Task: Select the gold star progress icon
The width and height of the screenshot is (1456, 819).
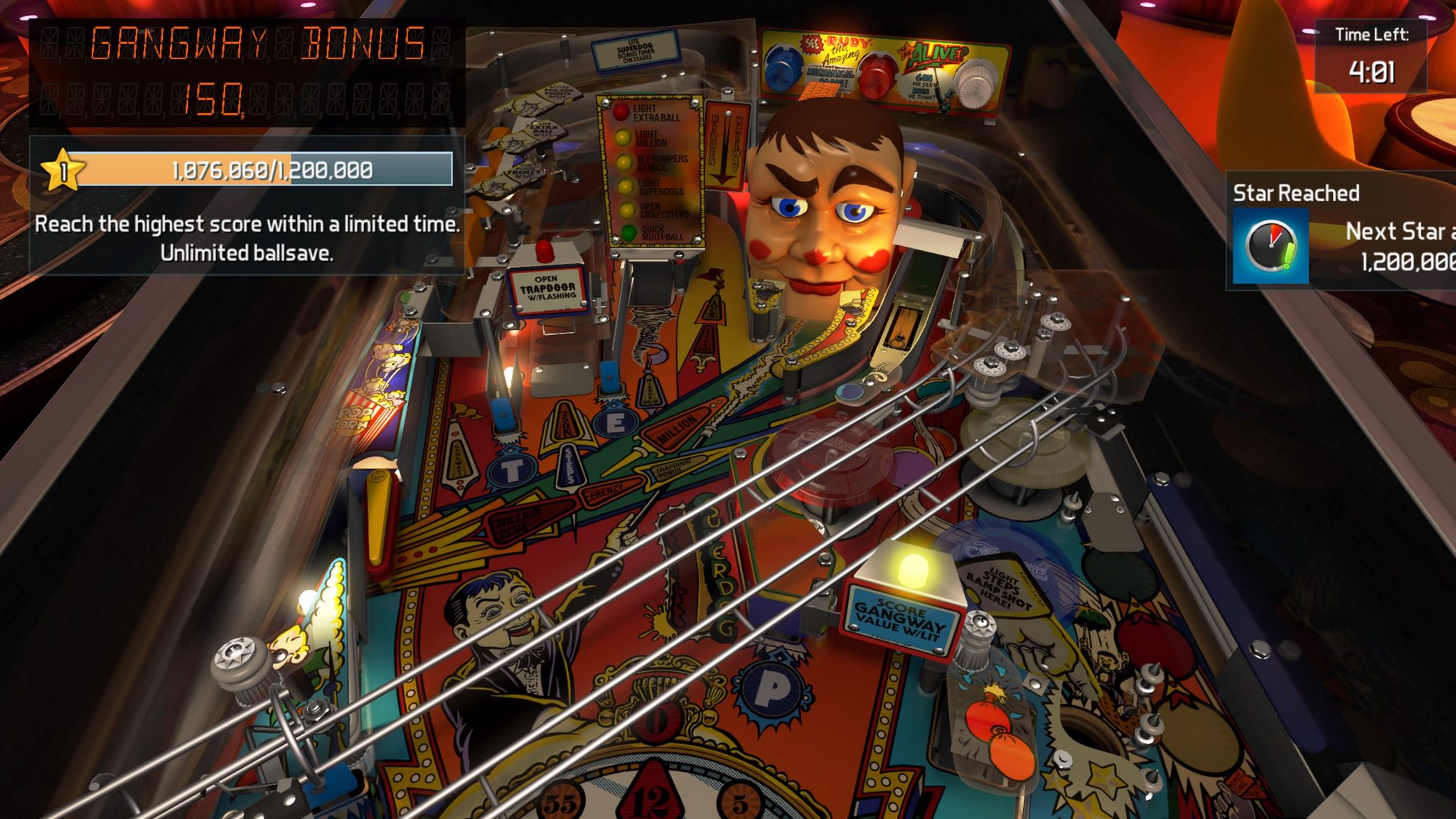Action: pos(64,170)
